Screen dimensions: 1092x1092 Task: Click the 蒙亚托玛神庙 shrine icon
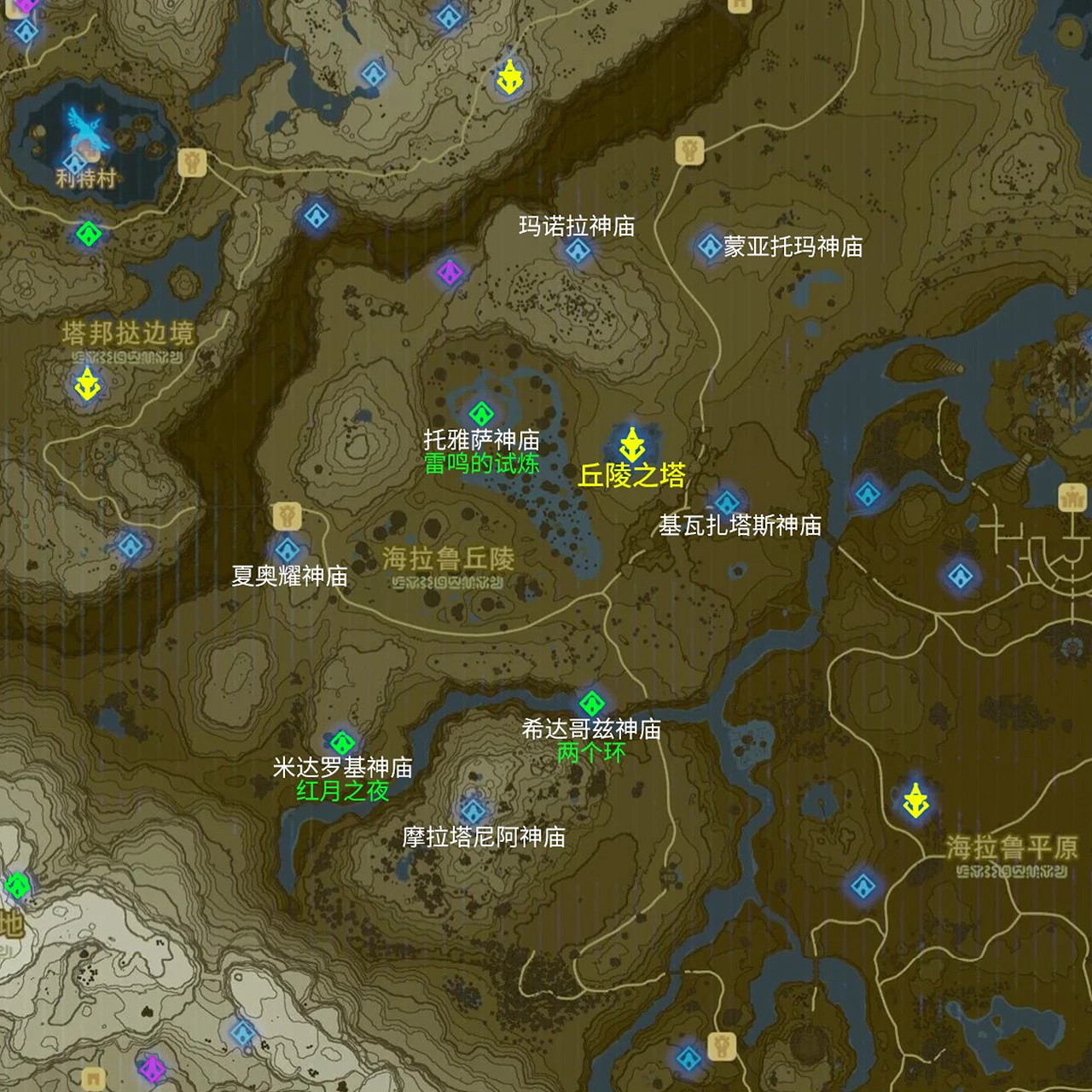click(711, 247)
